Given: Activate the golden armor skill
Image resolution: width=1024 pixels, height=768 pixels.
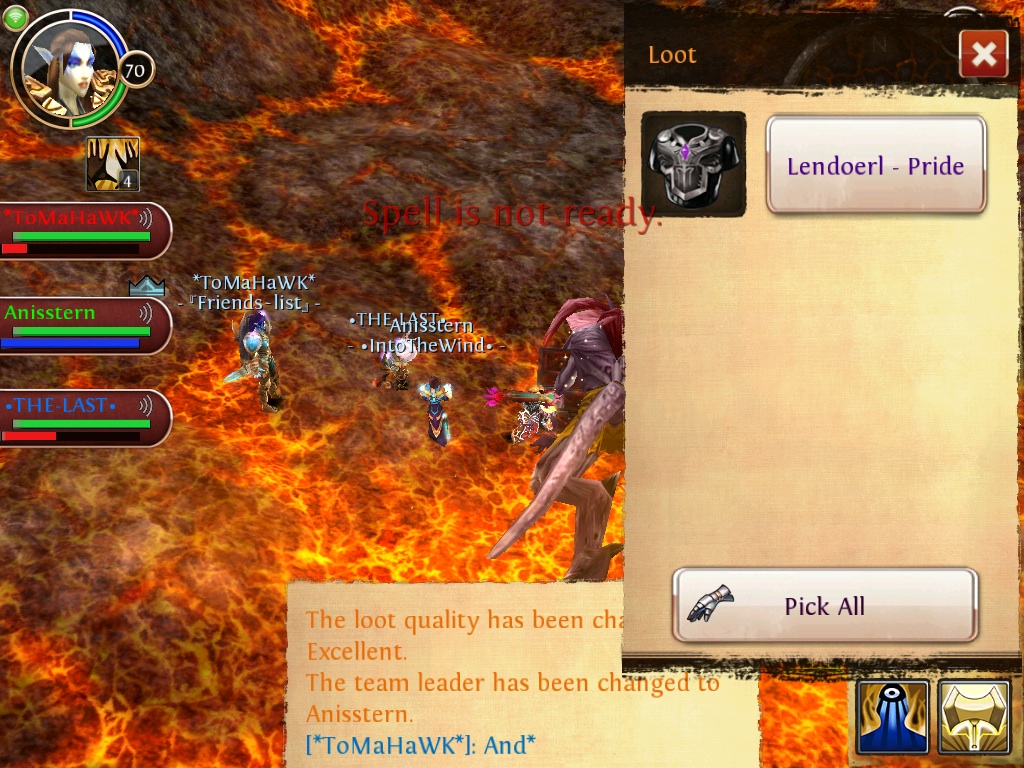Looking at the screenshot, I should (974, 717).
